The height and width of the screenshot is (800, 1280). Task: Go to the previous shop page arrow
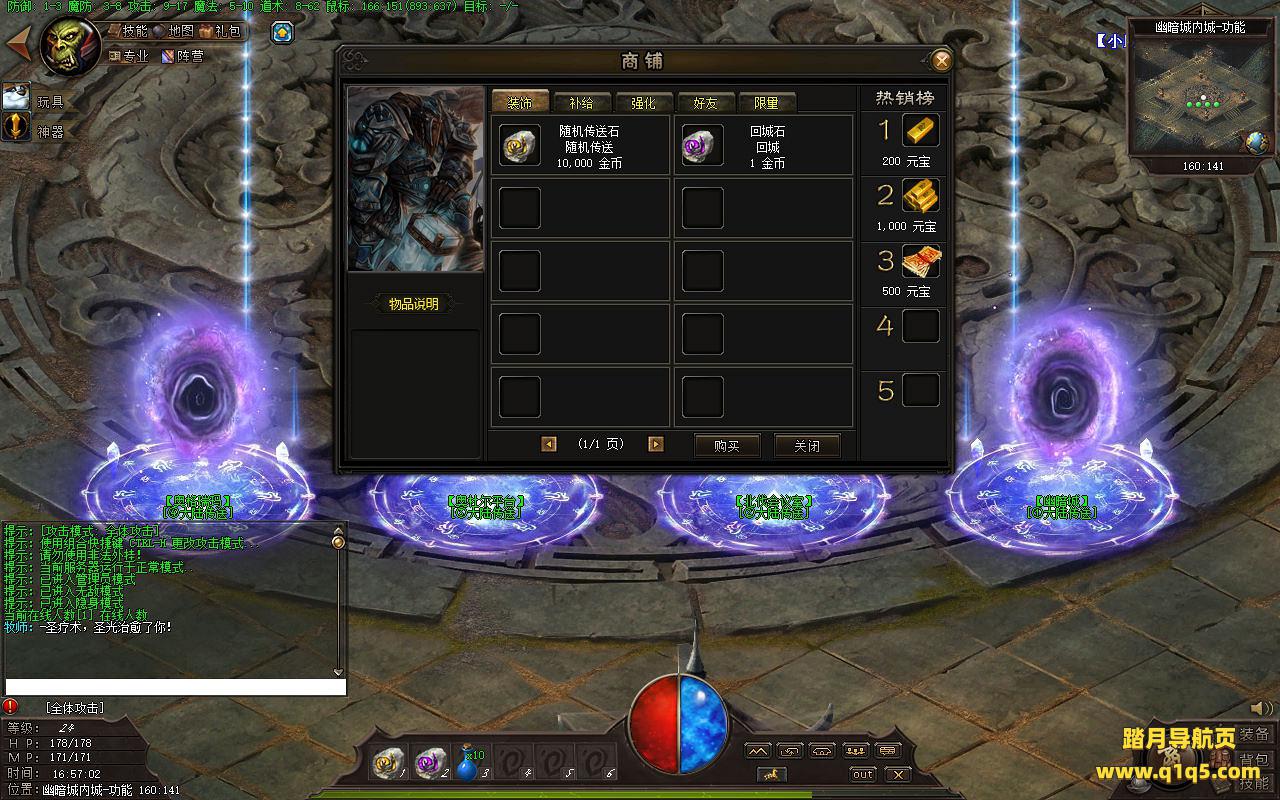[x=548, y=444]
